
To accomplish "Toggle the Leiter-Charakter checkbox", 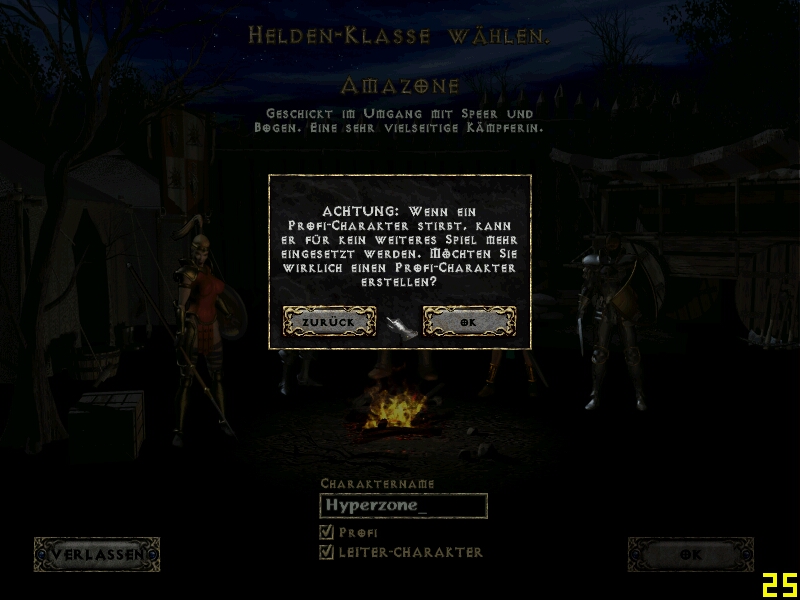I will click(x=326, y=552).
